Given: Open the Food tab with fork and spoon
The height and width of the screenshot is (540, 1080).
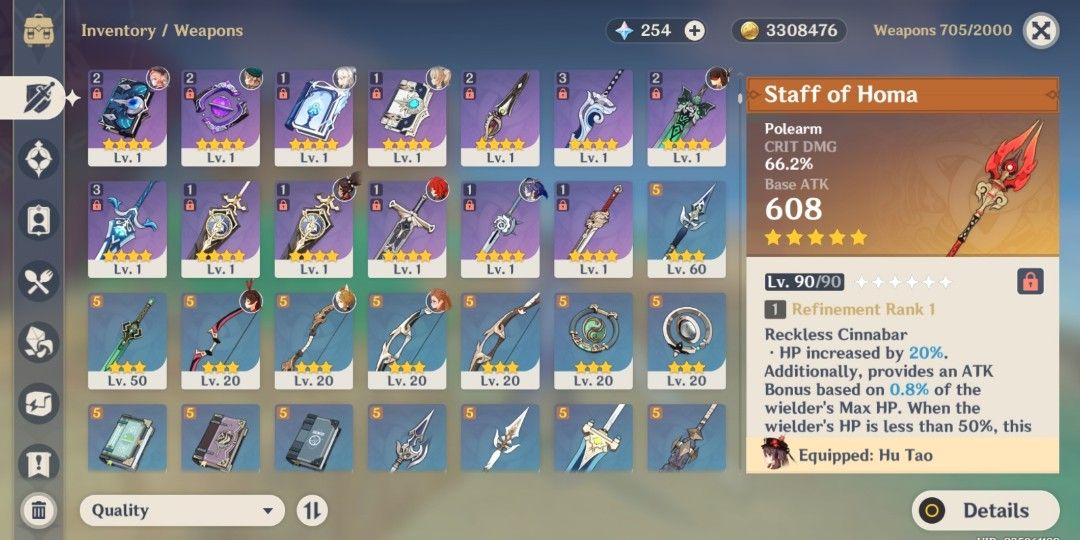Looking at the screenshot, I should pos(39,281).
